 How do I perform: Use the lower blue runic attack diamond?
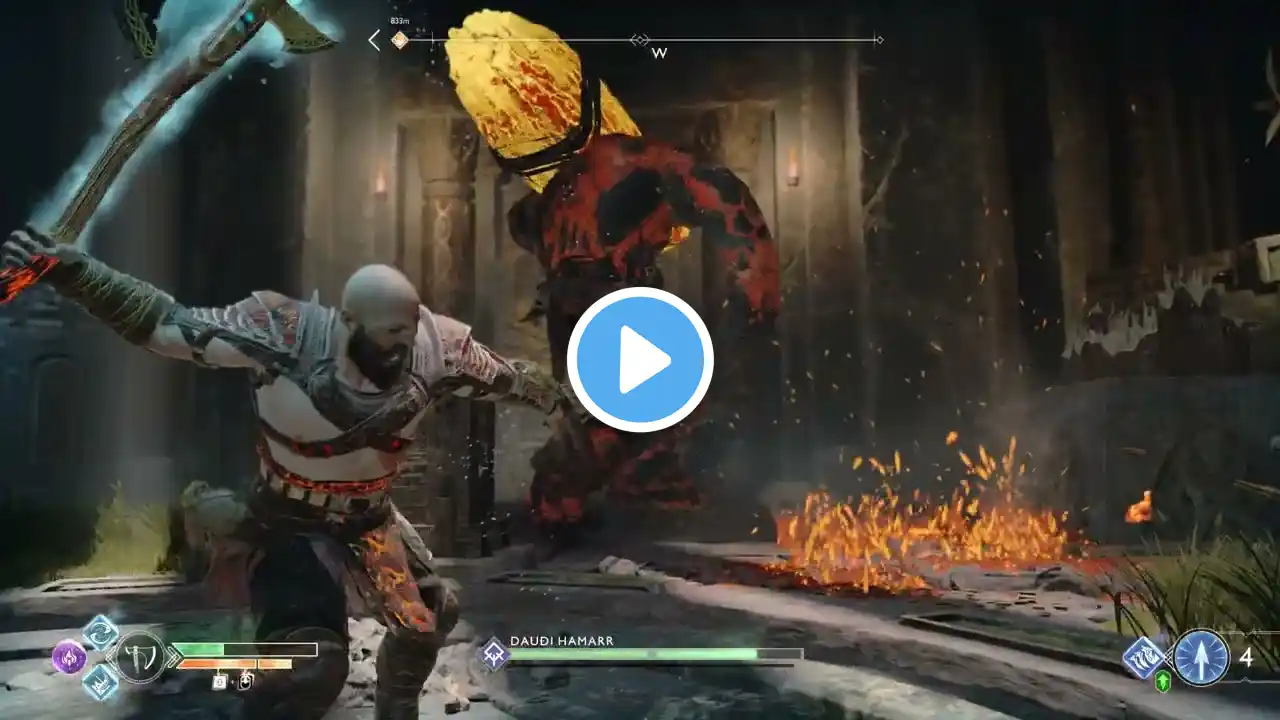pos(100,682)
